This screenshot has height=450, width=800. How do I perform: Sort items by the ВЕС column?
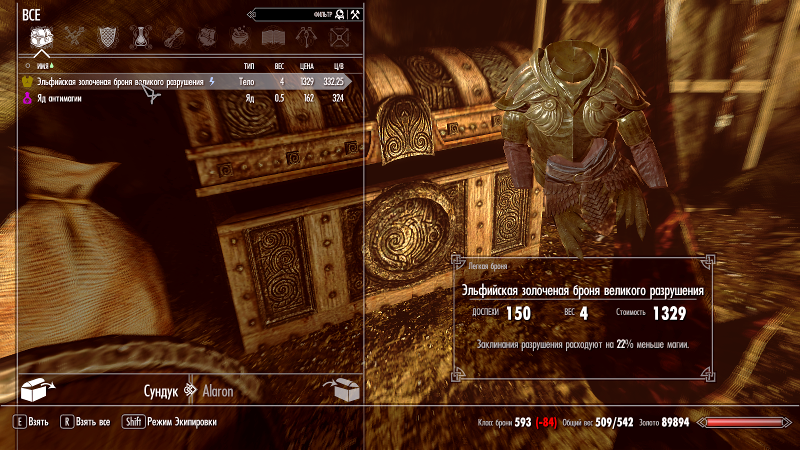279,65
